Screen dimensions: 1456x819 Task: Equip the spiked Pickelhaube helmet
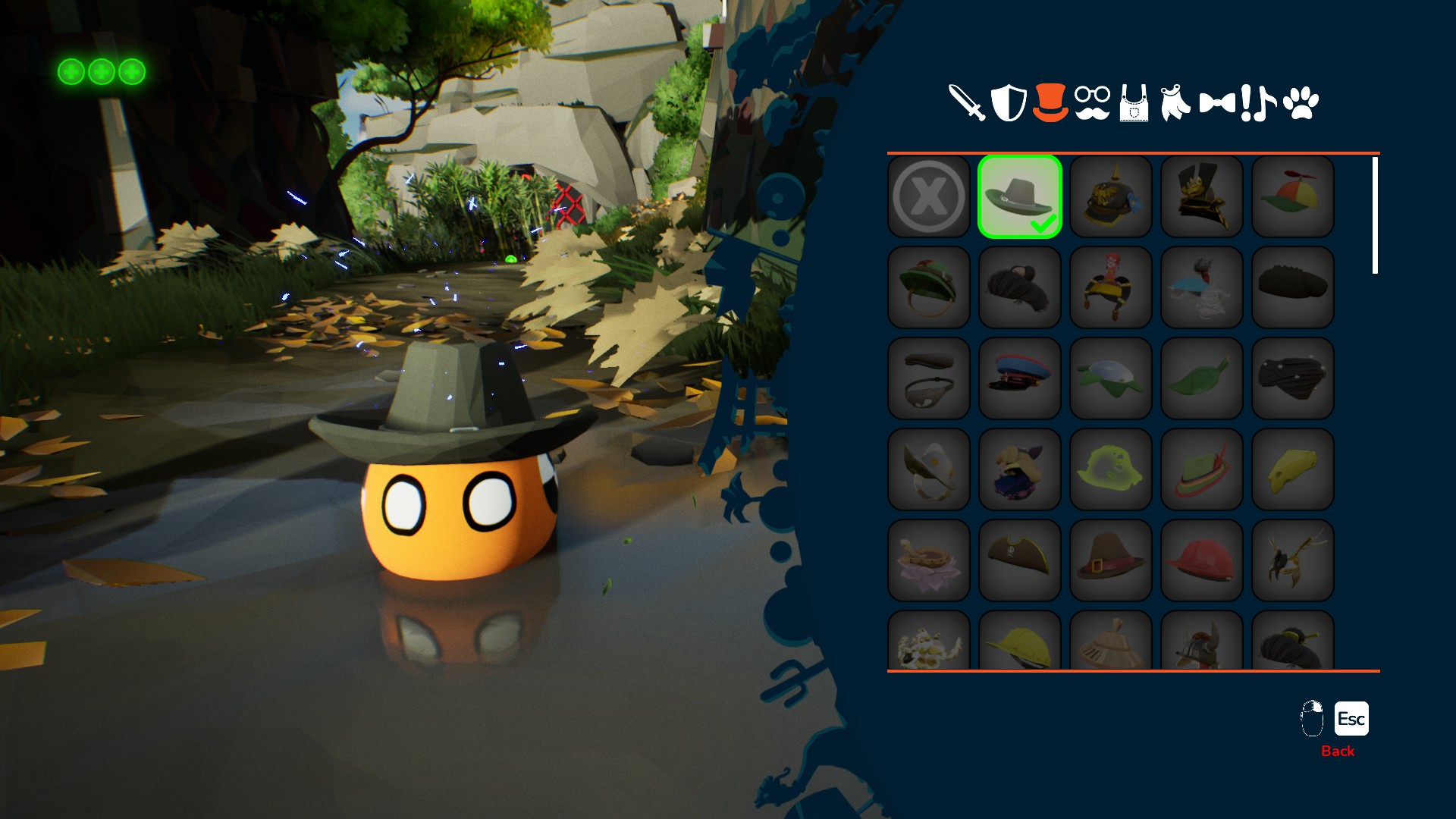click(1111, 197)
